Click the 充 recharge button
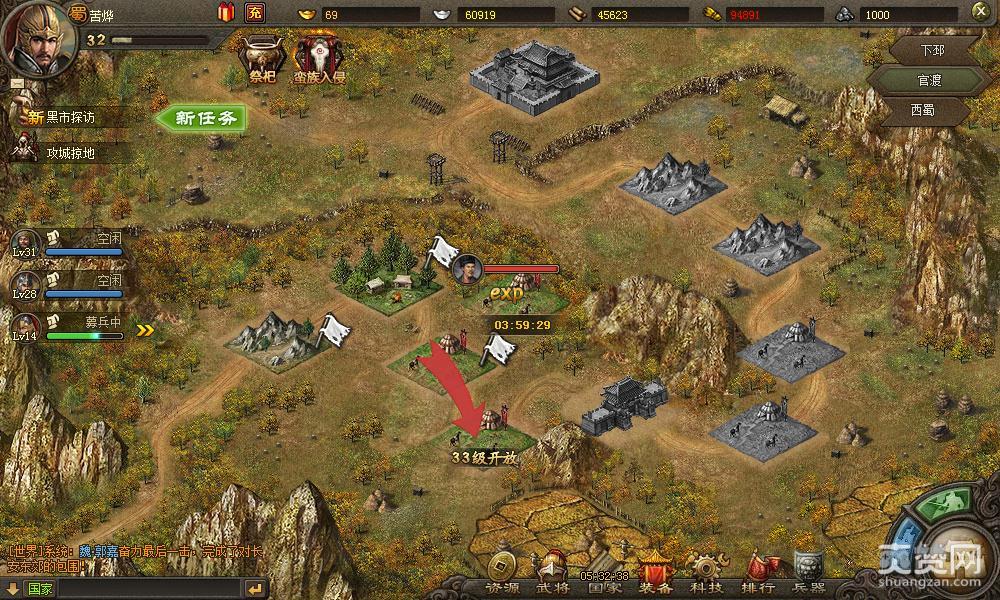 click(255, 13)
